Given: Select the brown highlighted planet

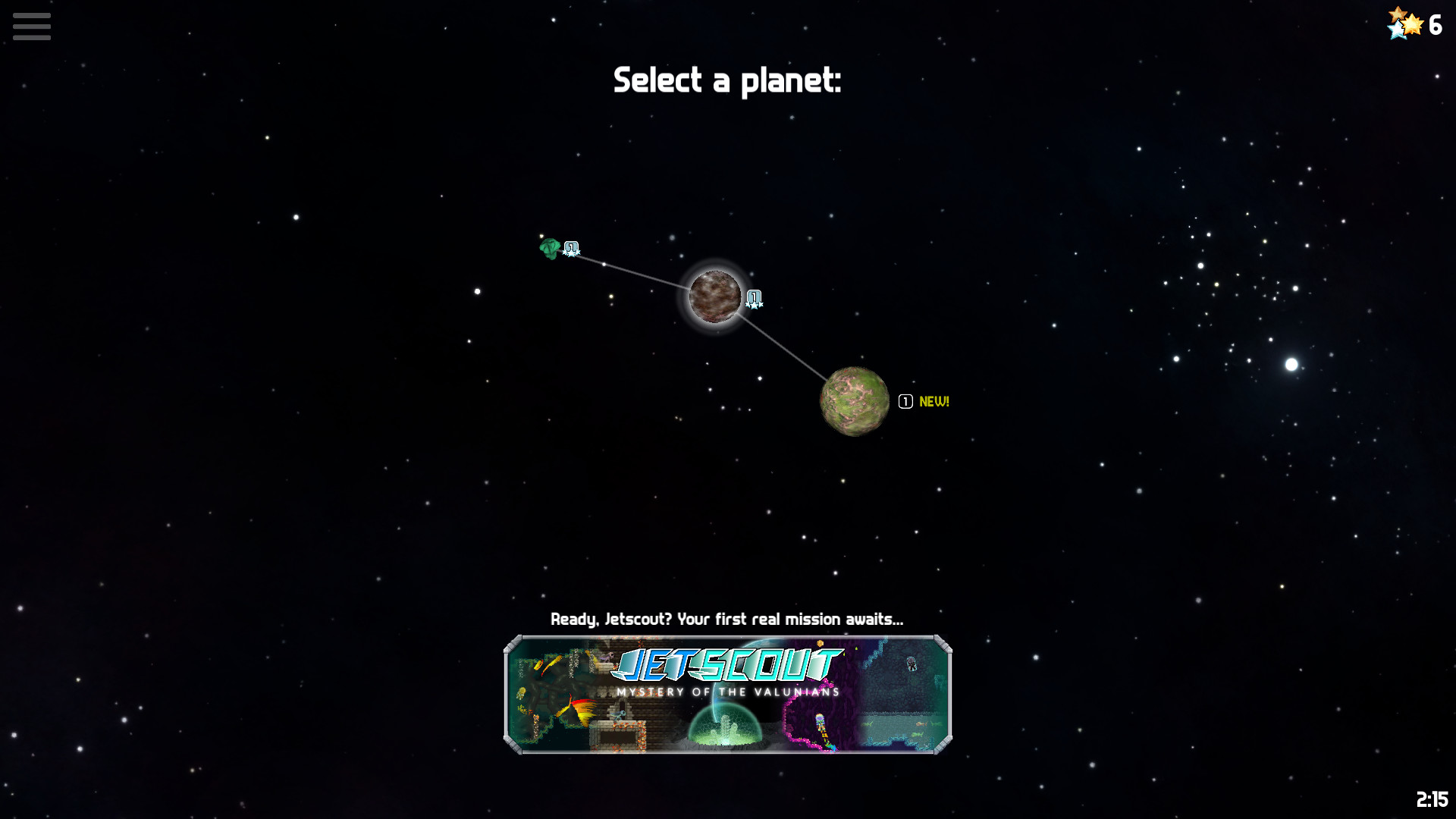Looking at the screenshot, I should point(714,298).
